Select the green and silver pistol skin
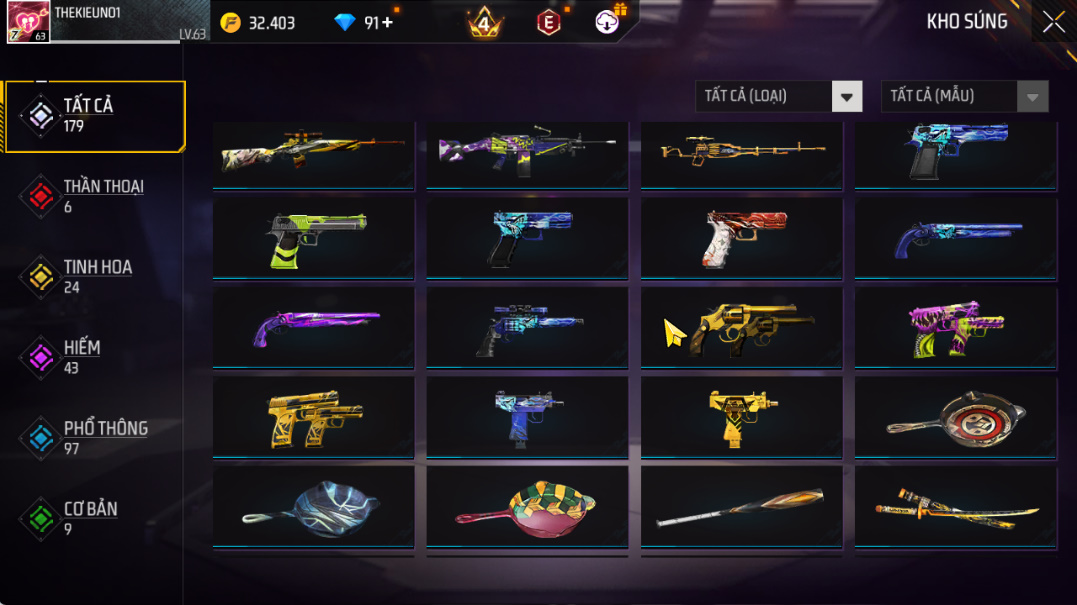 [x=313, y=238]
